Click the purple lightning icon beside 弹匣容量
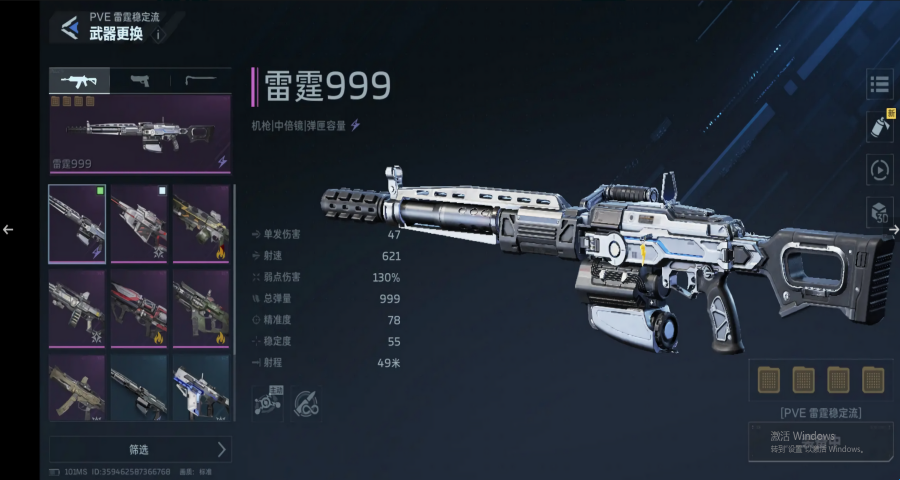Image resolution: width=900 pixels, height=480 pixels. pos(355,125)
